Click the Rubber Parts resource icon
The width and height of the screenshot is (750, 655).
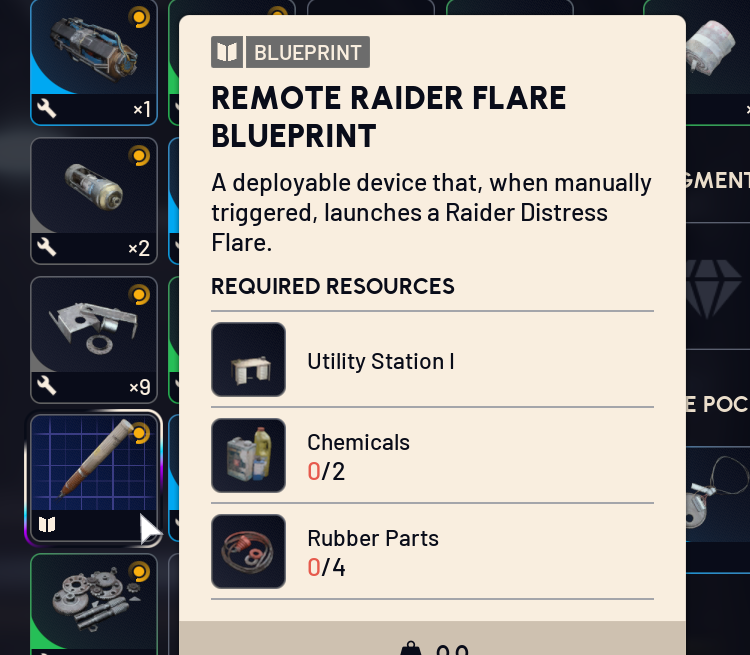pyautogui.click(x=248, y=551)
